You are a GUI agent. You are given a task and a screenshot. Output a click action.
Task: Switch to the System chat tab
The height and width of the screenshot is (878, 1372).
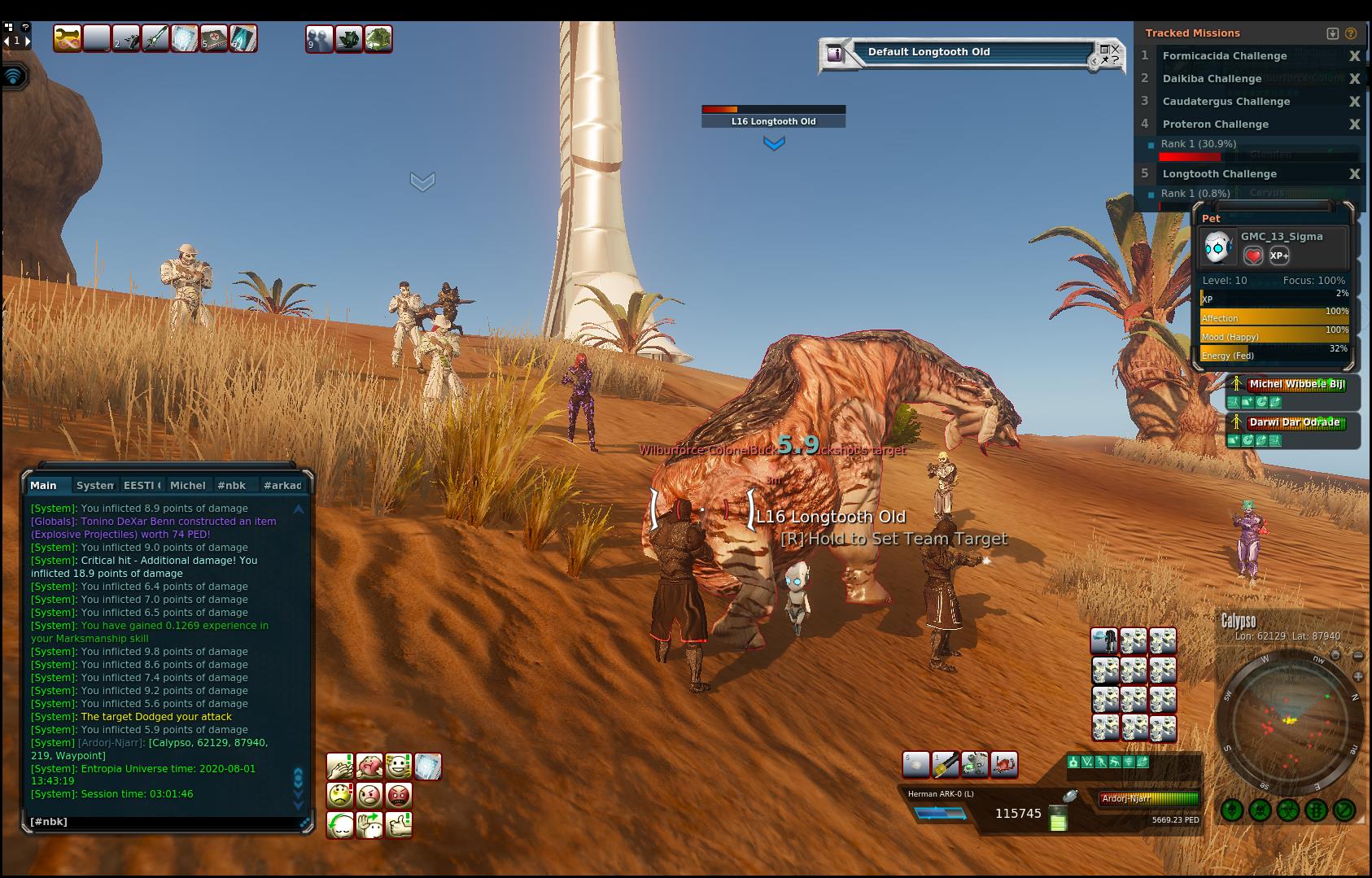(94, 485)
